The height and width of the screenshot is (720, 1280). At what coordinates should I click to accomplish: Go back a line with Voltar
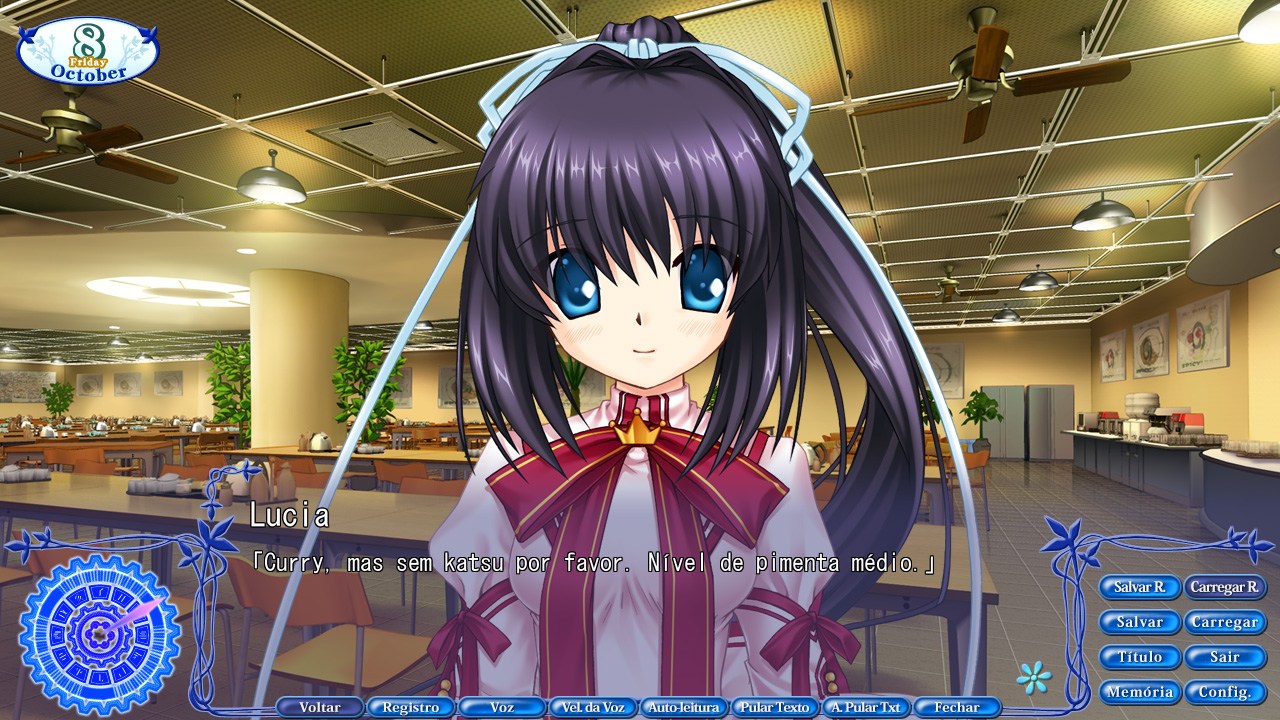[321, 707]
